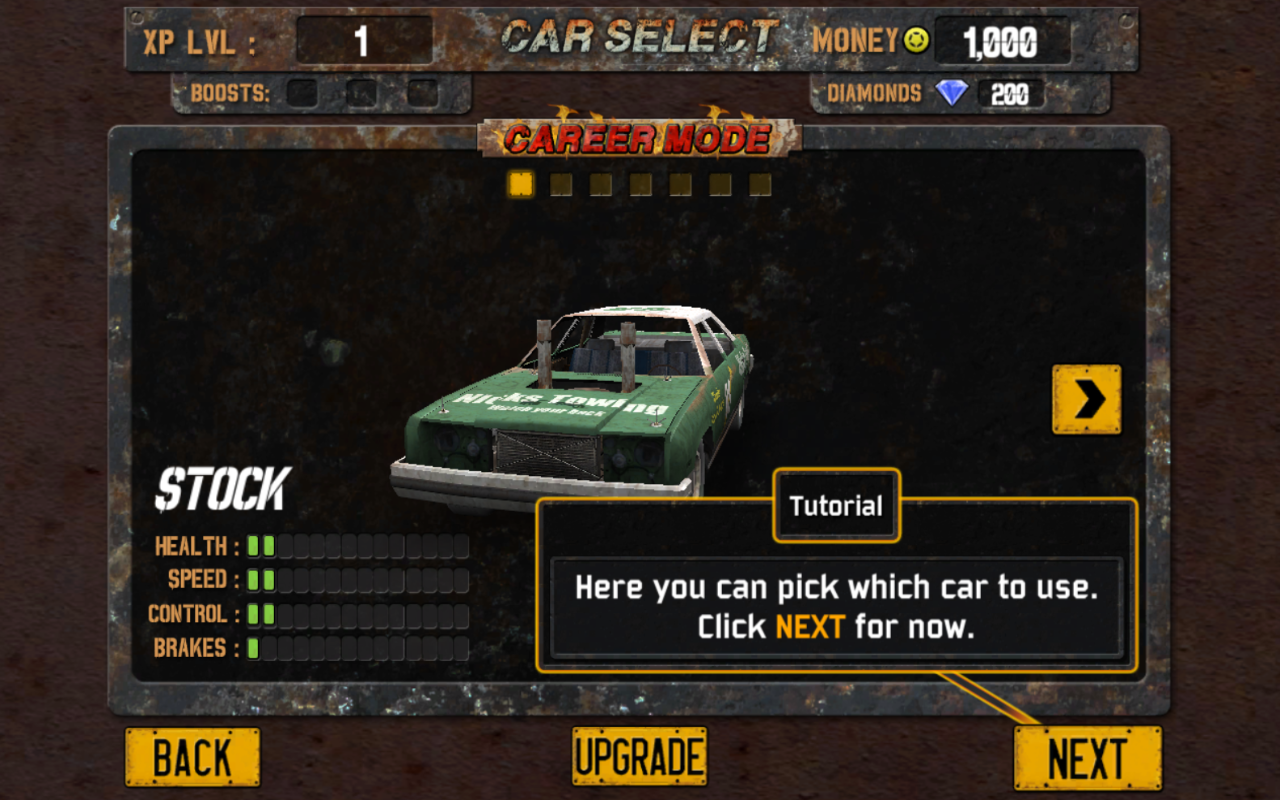1280x800 pixels.
Task: Open the UPGRADE screen
Action: pos(640,757)
